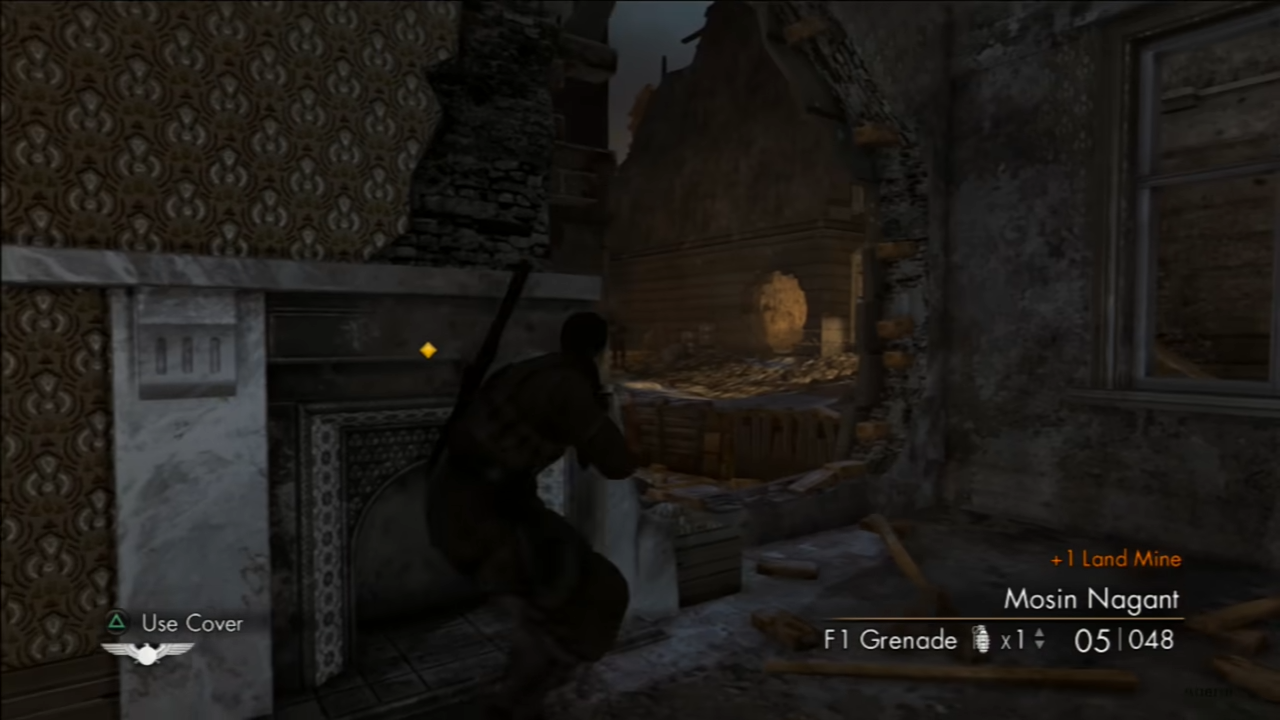The image size is (1280, 720).
Task: Click the yellow diamond objective marker
Action: (x=427, y=350)
